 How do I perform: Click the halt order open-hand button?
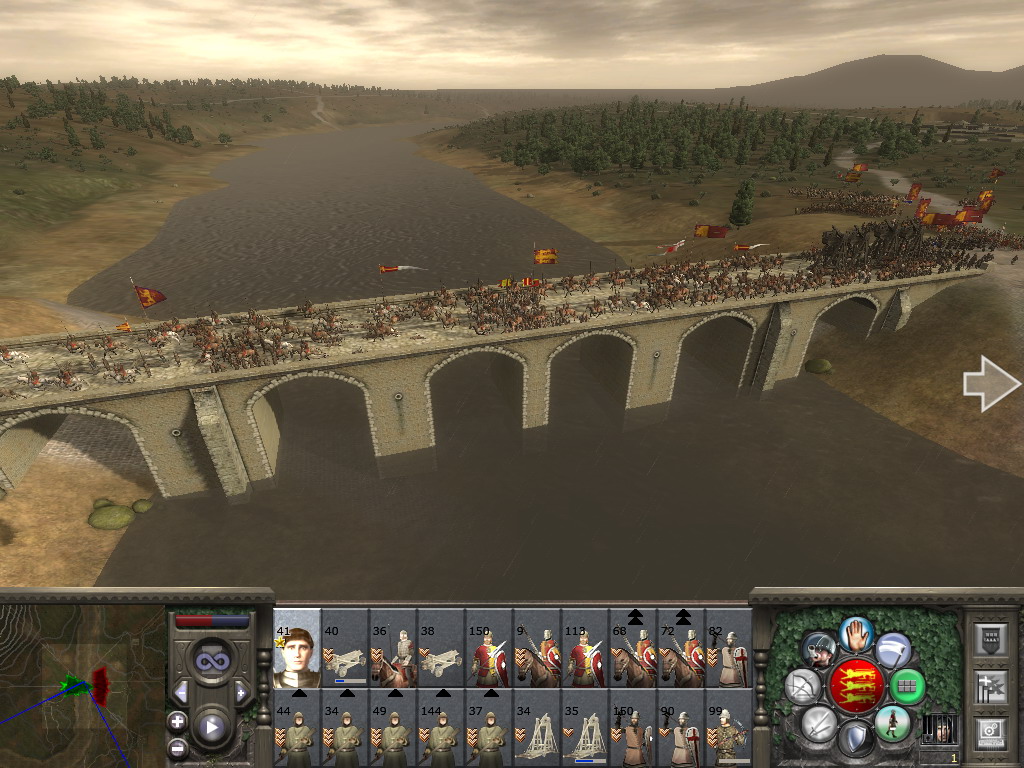point(856,634)
